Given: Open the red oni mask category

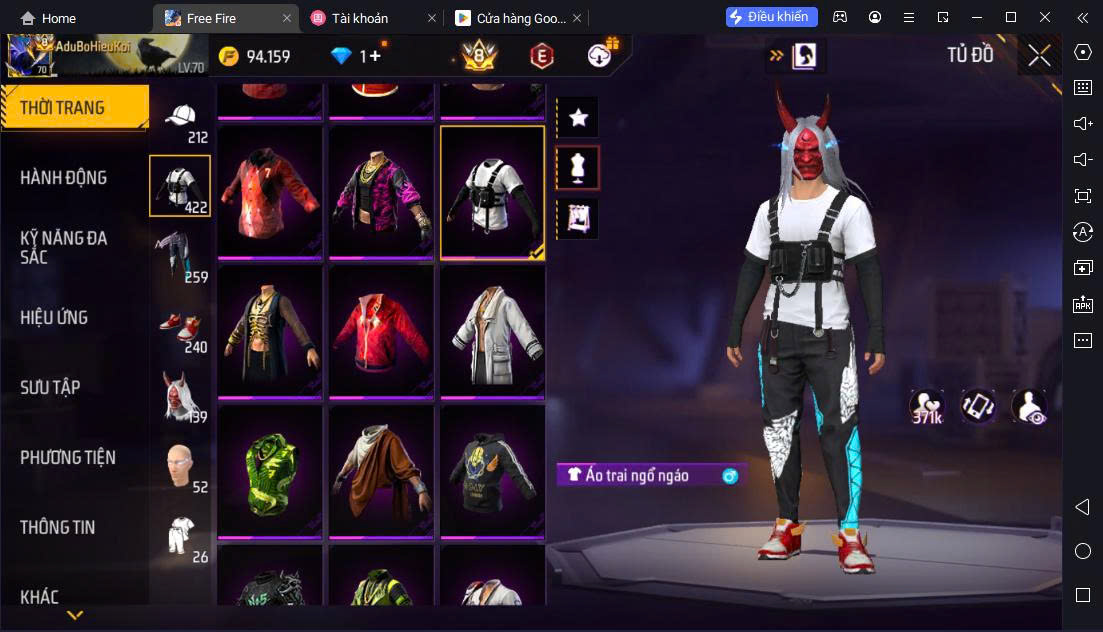Looking at the screenshot, I should 181,396.
